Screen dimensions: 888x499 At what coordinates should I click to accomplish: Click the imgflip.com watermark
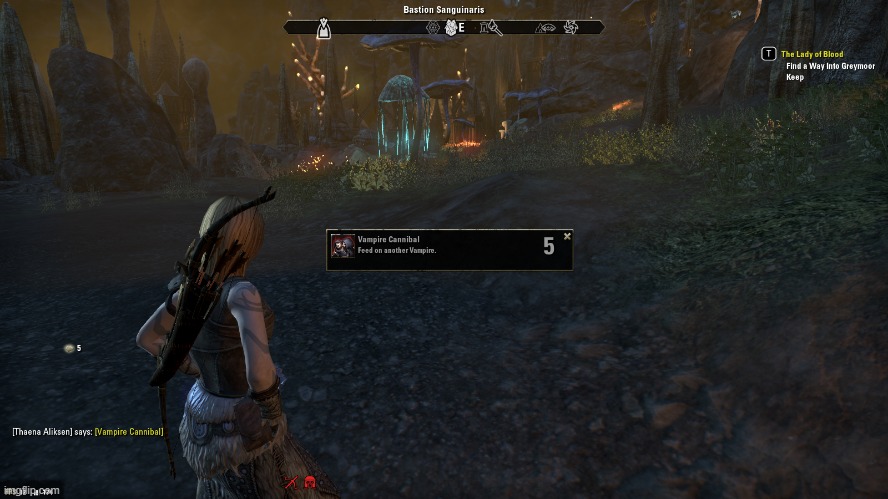(x=31, y=491)
